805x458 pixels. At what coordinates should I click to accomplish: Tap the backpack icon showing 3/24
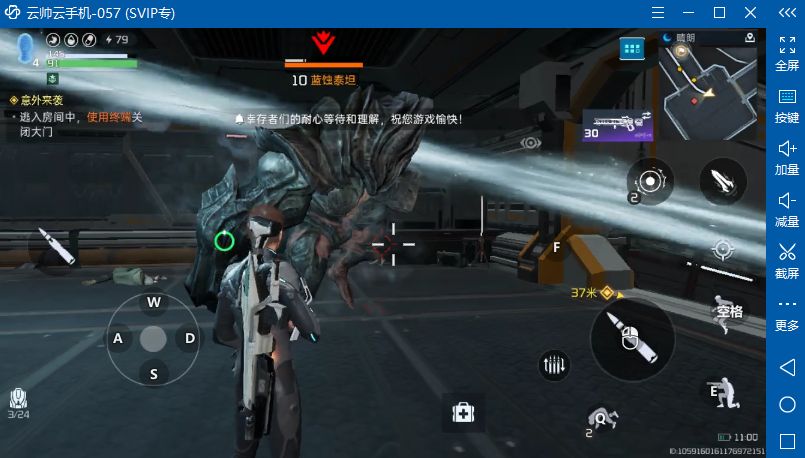click(x=18, y=401)
